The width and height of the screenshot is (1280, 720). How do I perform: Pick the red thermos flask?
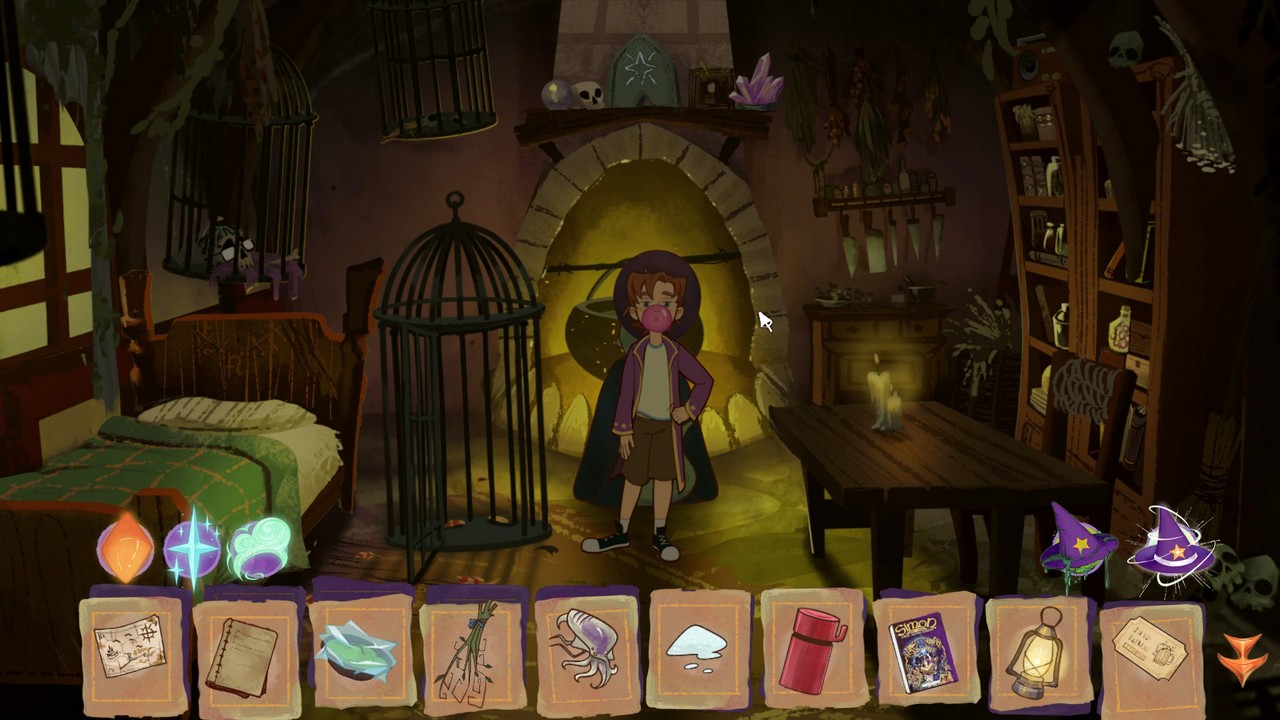tap(813, 652)
